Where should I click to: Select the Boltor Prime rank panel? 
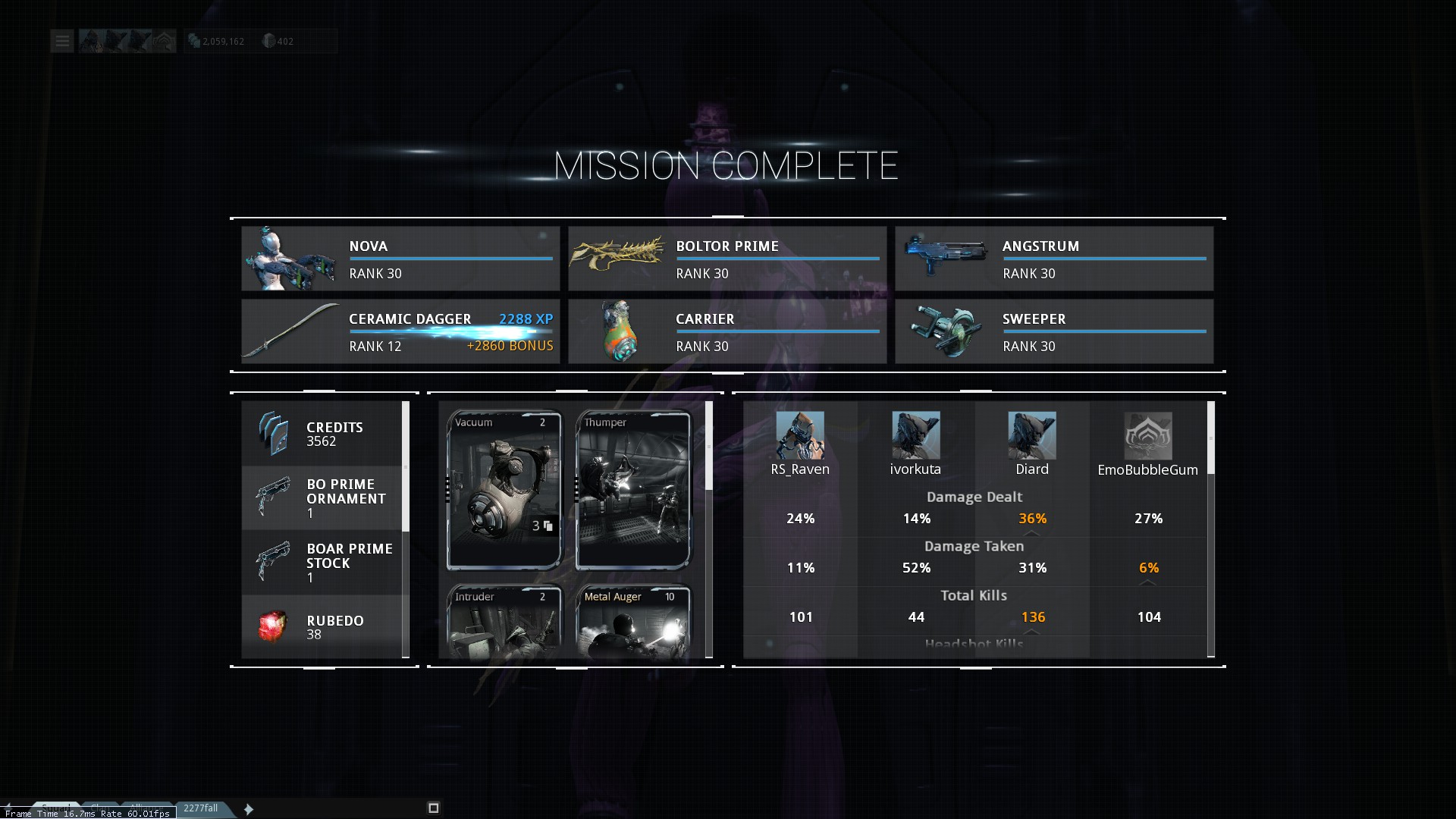coord(727,259)
